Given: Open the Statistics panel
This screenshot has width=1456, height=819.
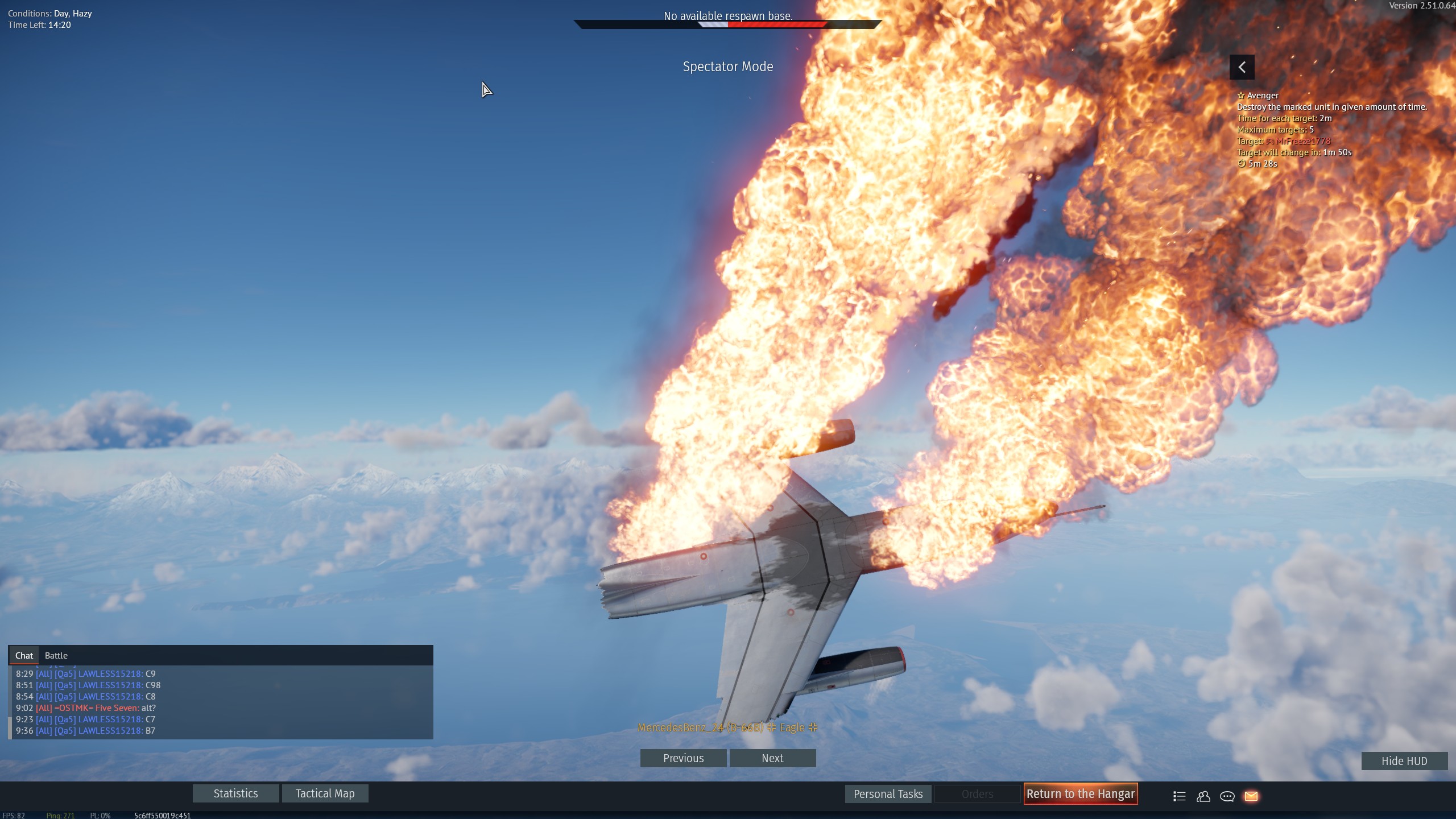Looking at the screenshot, I should pyautogui.click(x=235, y=793).
